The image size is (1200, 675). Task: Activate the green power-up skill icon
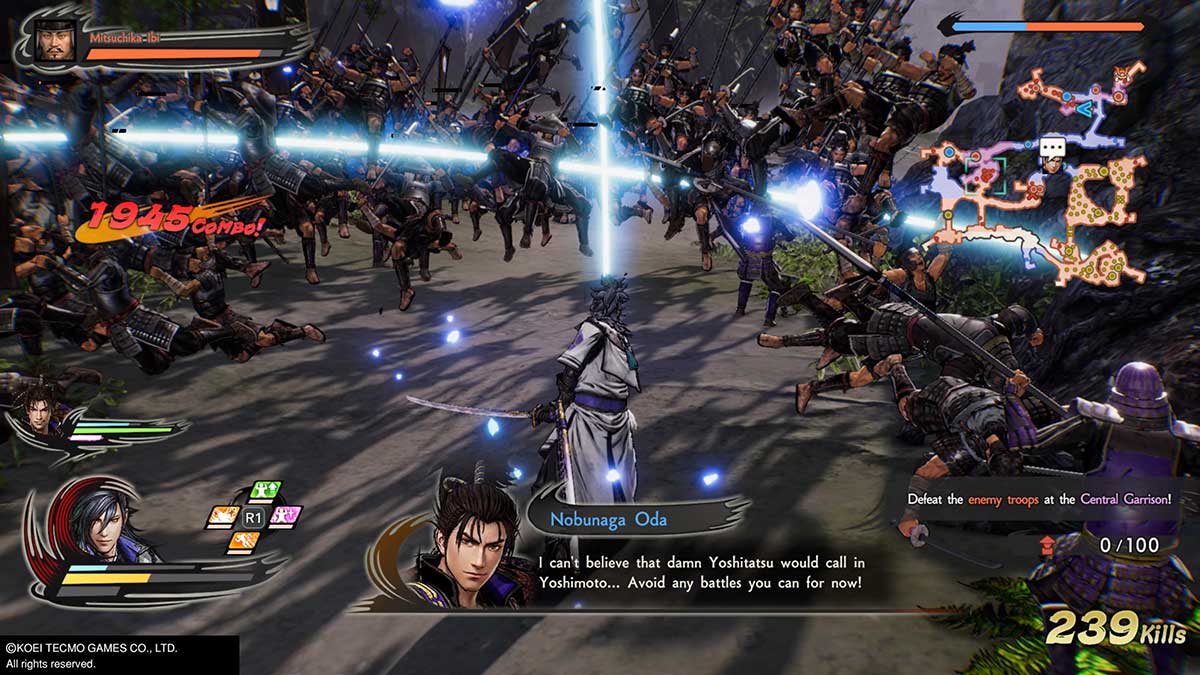[x=265, y=491]
